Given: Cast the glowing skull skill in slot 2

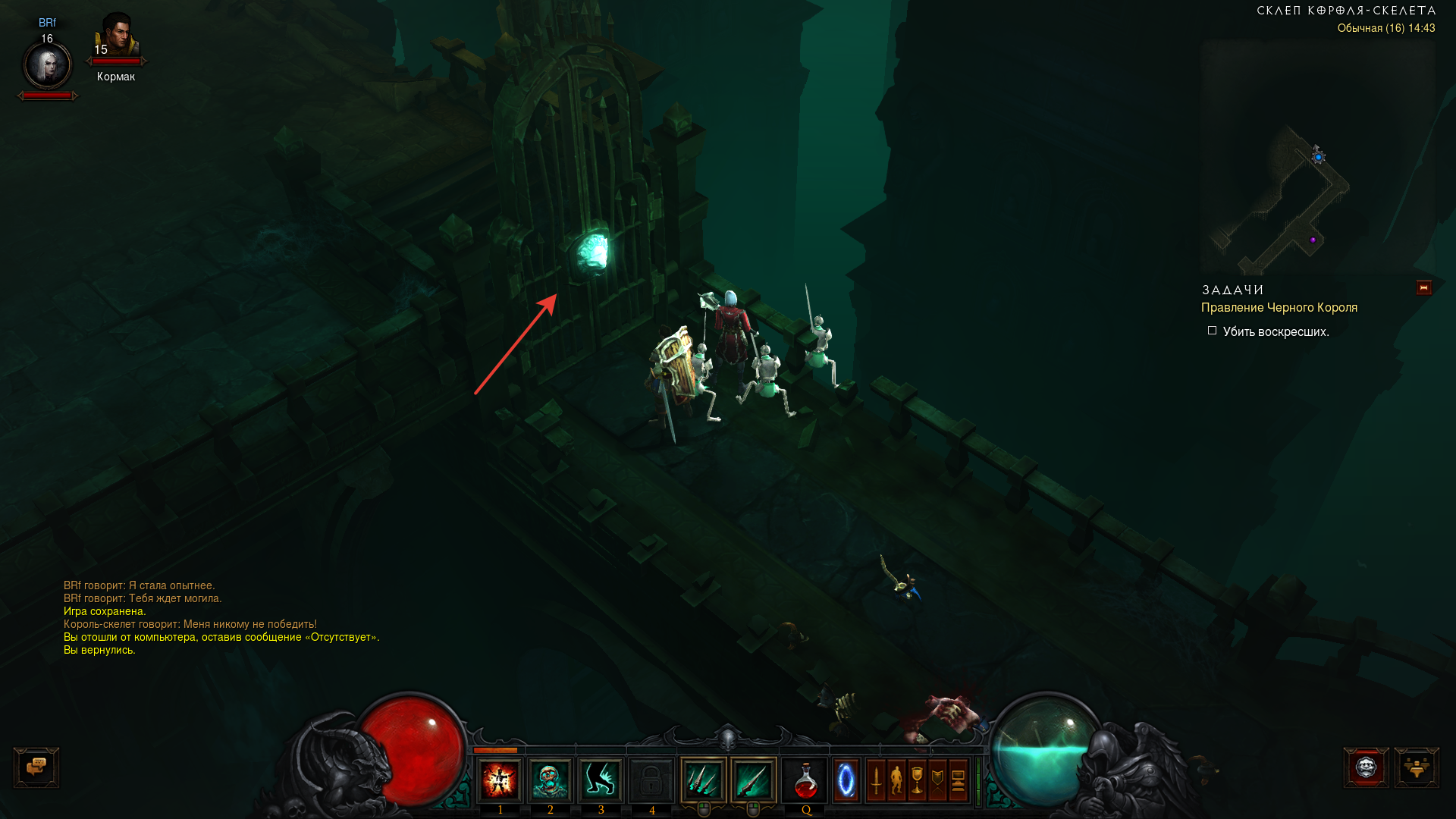Looking at the screenshot, I should [550, 780].
